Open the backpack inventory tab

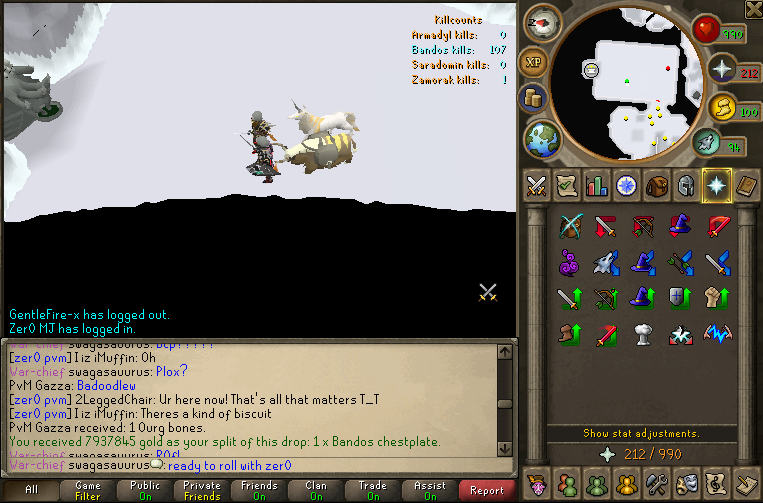[657, 186]
